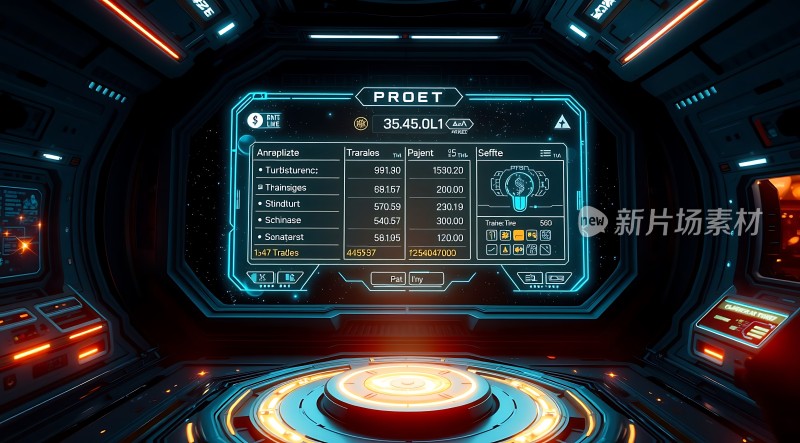
Task: Click the X button below the list
Action: 262,278
